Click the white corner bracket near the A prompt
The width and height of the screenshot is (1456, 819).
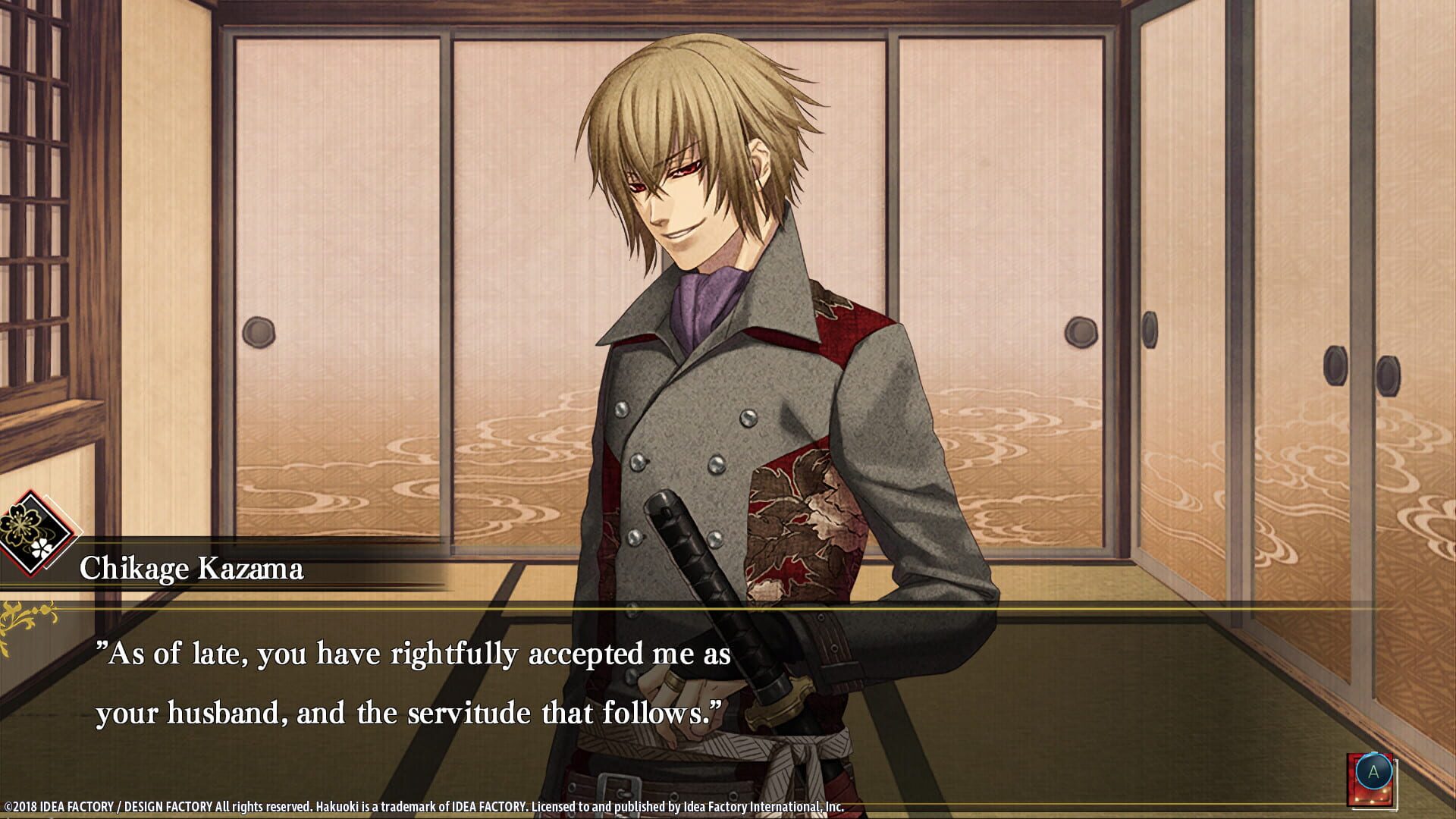click(1397, 789)
